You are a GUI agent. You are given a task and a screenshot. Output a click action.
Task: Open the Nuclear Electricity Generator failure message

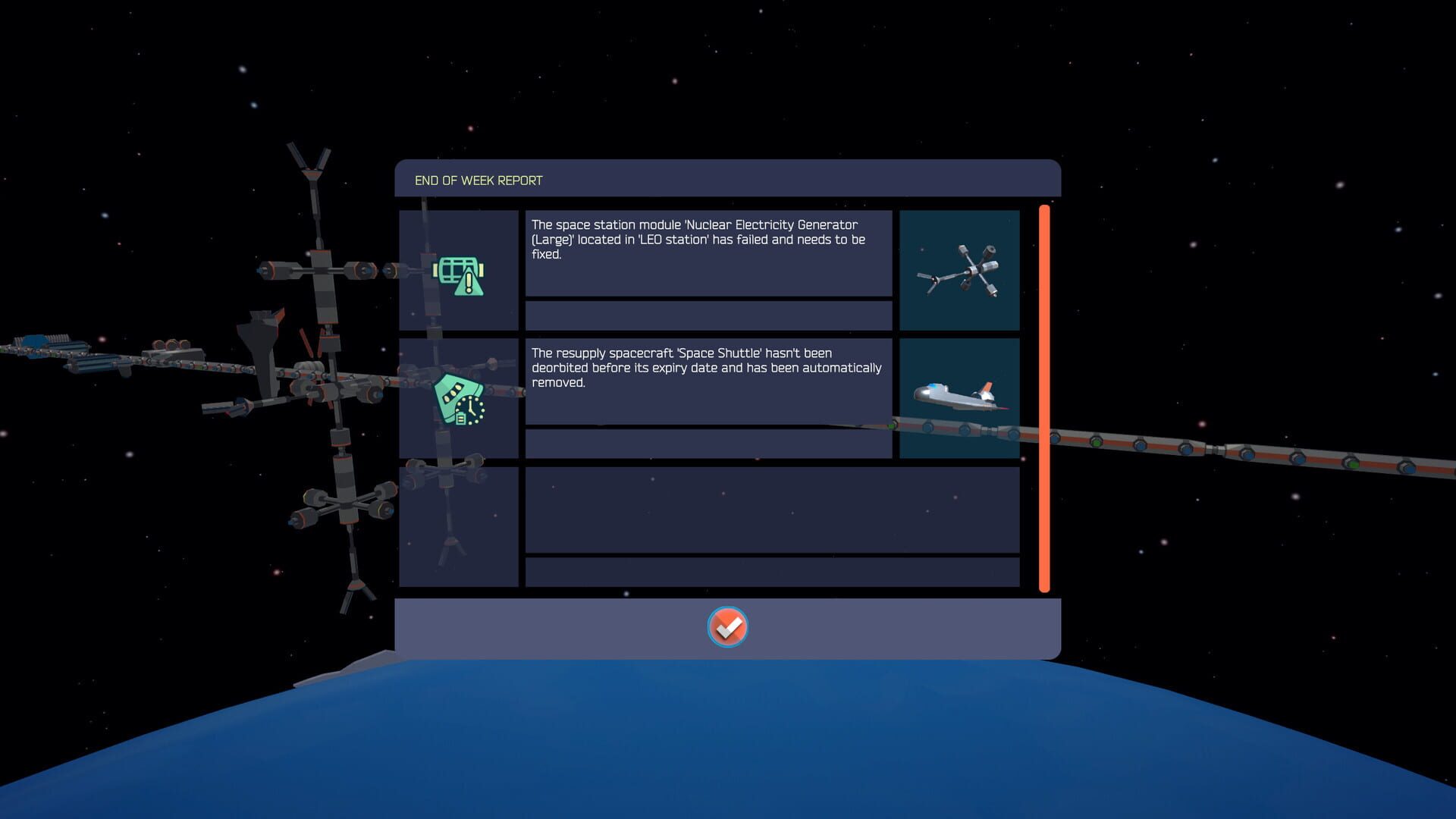click(x=709, y=254)
